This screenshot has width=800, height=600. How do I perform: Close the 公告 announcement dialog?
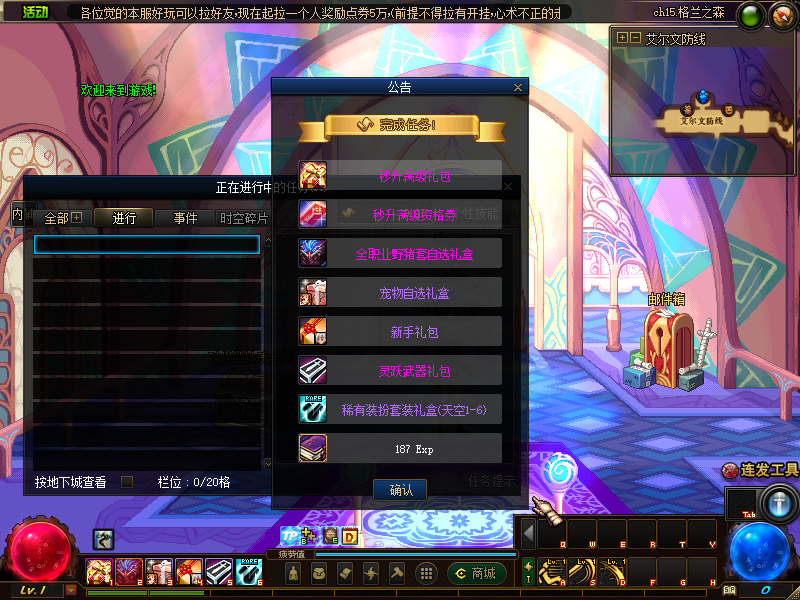point(517,88)
